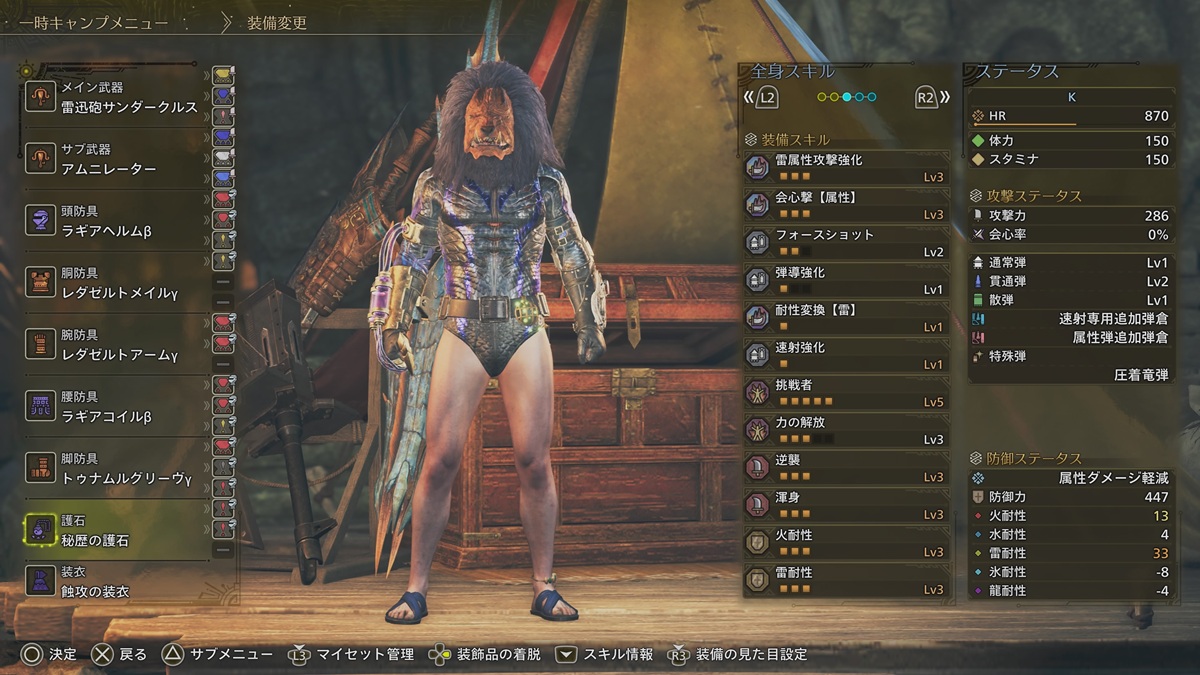Show skill 雷属性攻撃強化 details
The width and height of the screenshot is (1200, 675).
tap(846, 167)
